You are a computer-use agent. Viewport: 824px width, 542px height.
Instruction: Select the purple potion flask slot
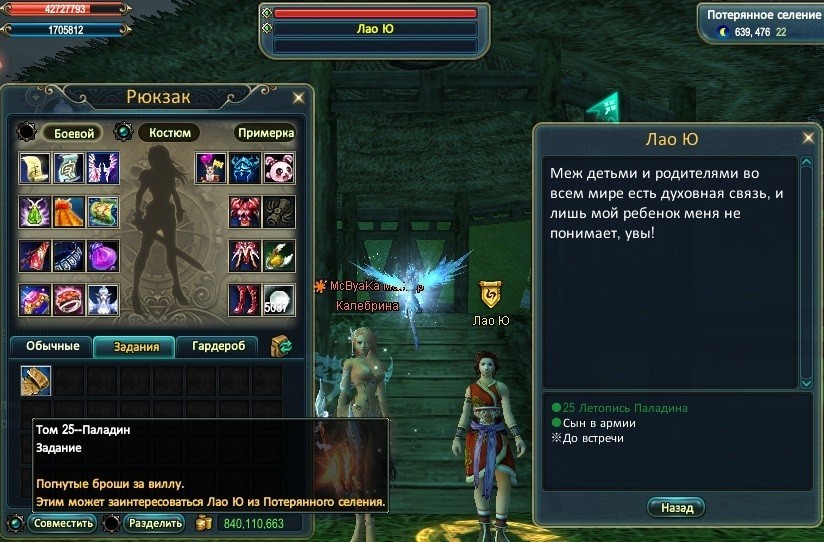click(103, 256)
